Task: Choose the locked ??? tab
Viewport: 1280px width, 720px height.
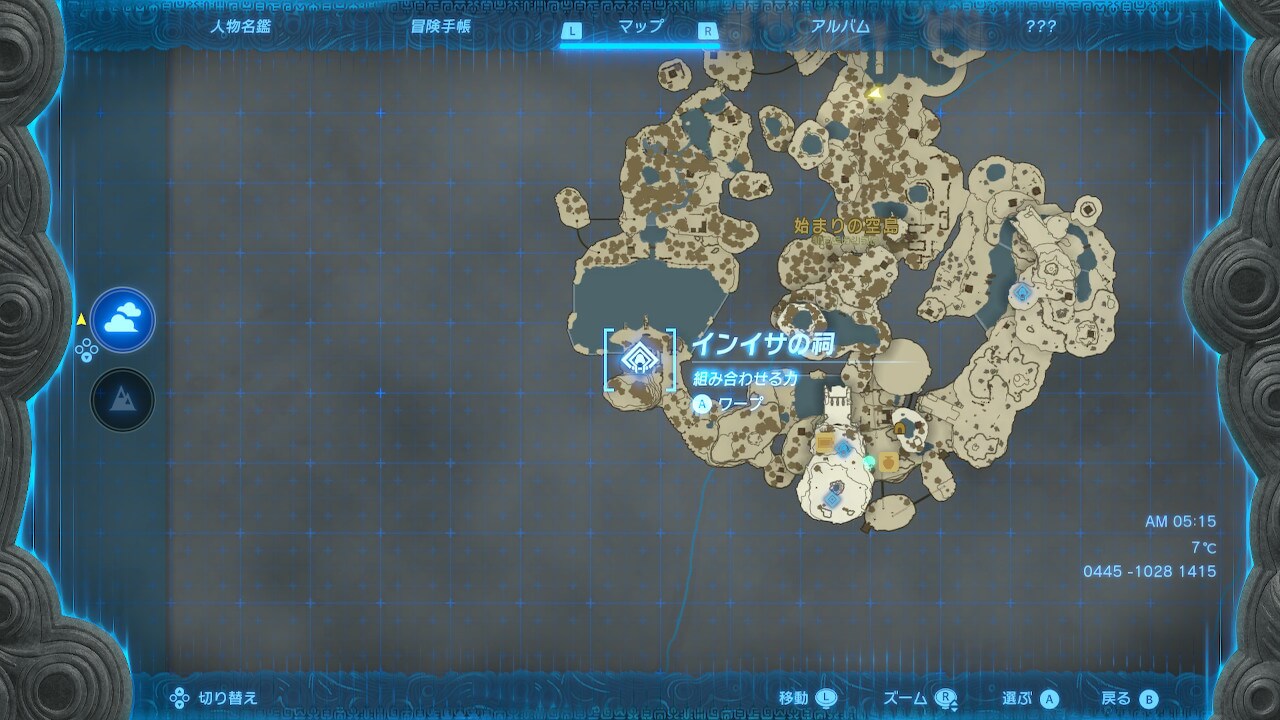Action: coord(1040,27)
